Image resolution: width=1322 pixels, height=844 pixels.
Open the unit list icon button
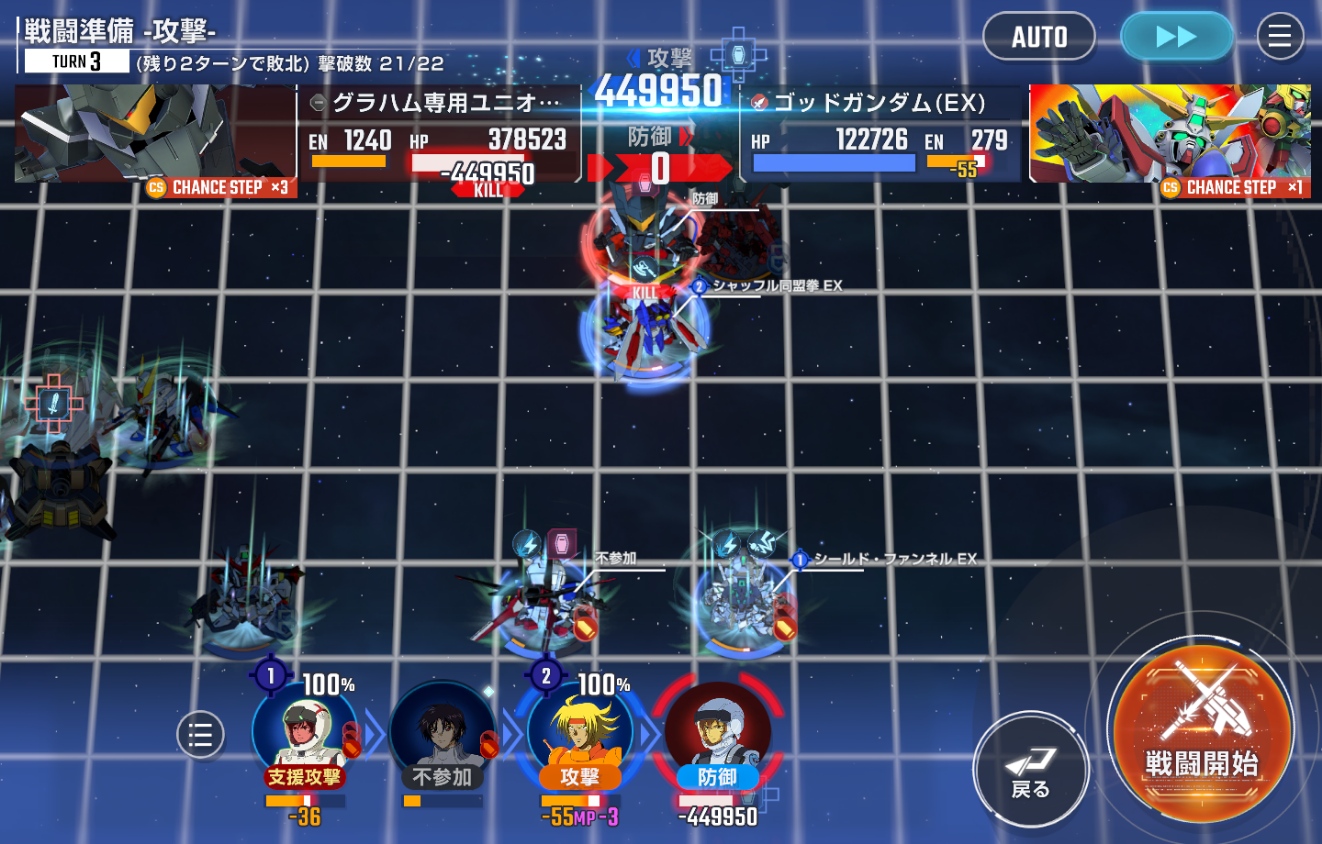click(x=200, y=735)
